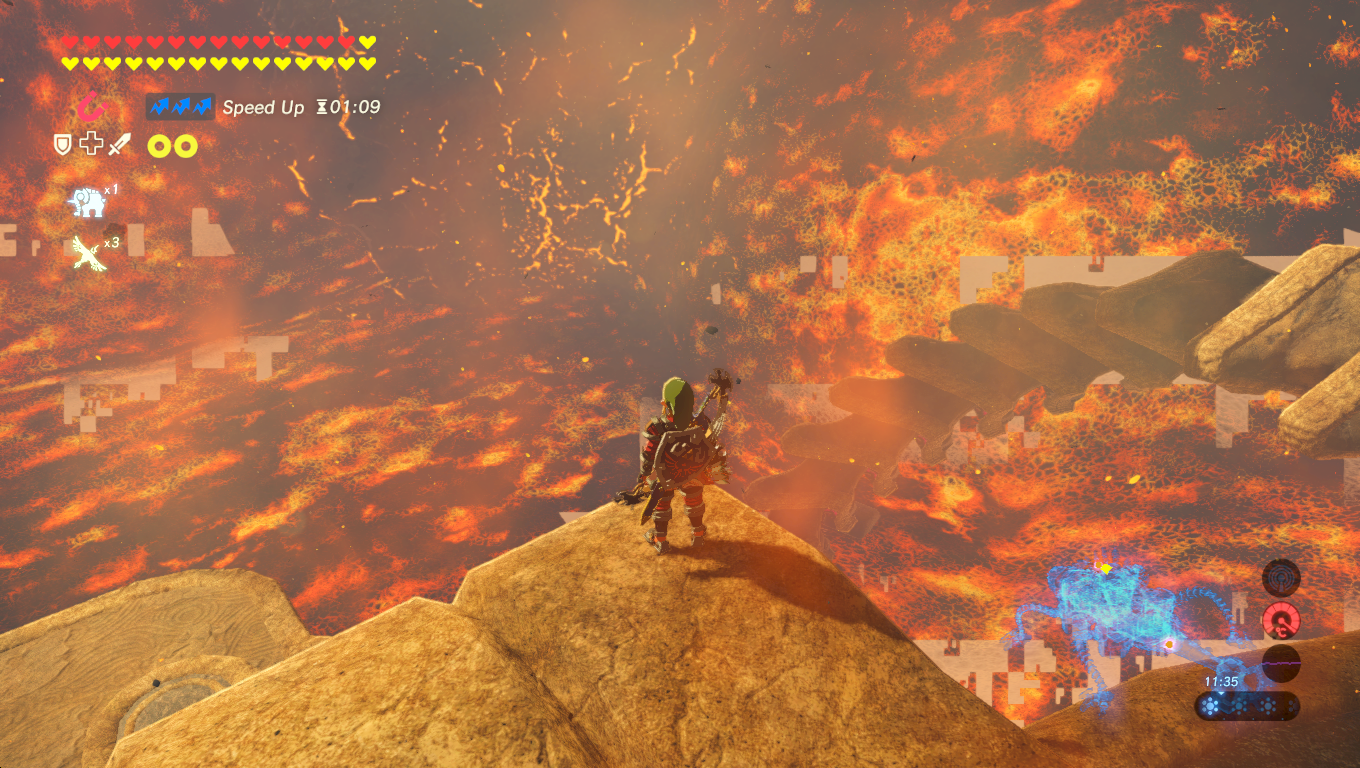Click the sword ability icon
The width and height of the screenshot is (1360, 768).
click(118, 144)
